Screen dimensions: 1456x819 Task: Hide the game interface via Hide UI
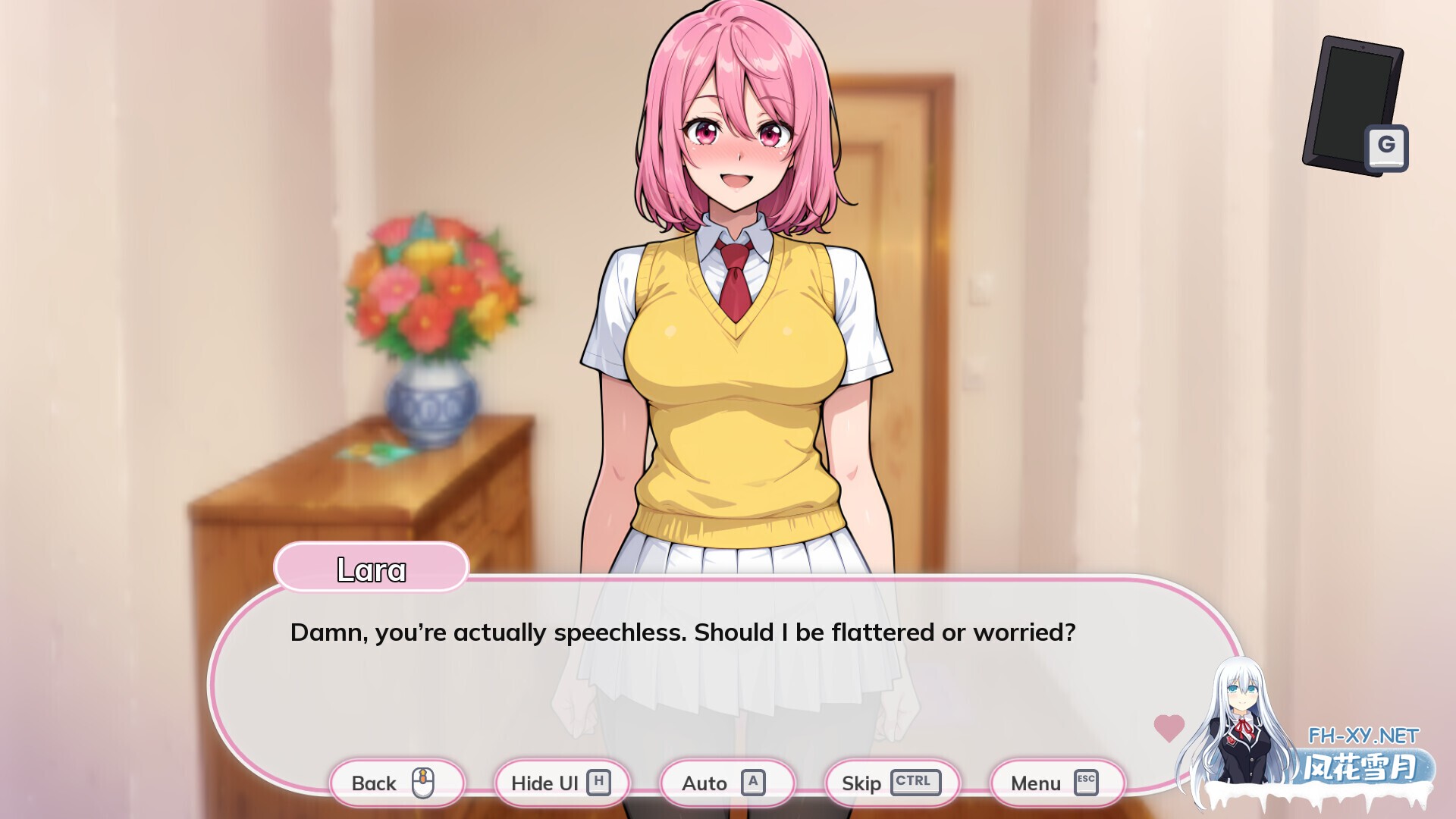pos(561,783)
